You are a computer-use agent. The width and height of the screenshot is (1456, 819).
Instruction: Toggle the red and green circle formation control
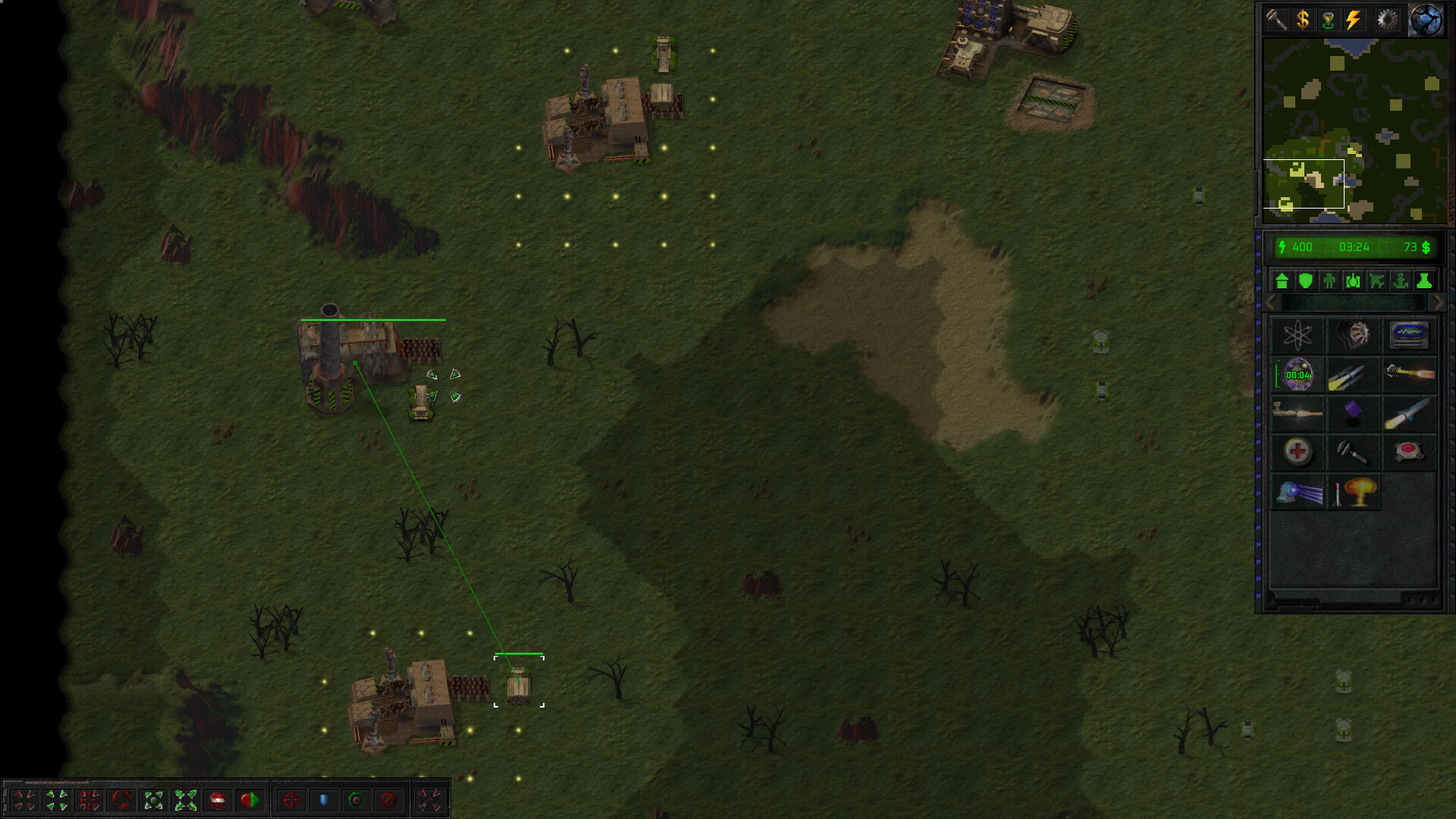click(250, 799)
